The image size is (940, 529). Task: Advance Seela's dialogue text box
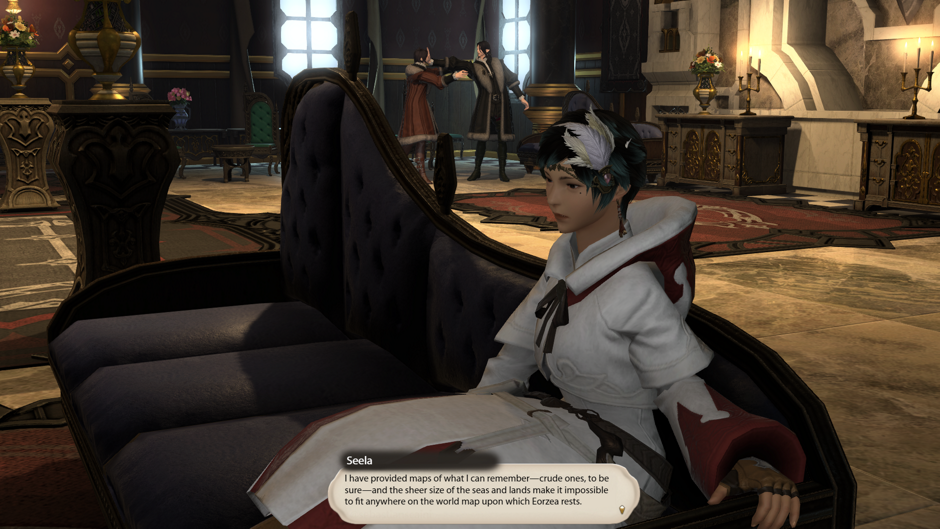(482, 489)
